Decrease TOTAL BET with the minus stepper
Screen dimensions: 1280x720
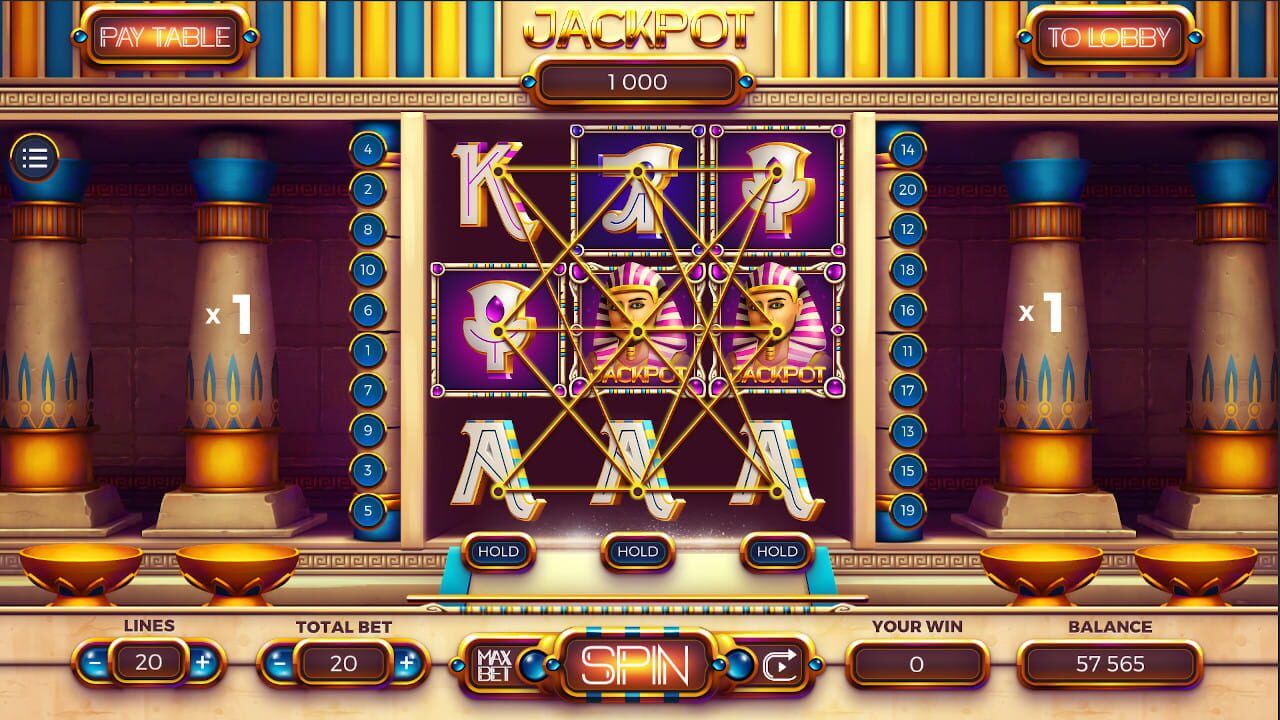point(281,662)
